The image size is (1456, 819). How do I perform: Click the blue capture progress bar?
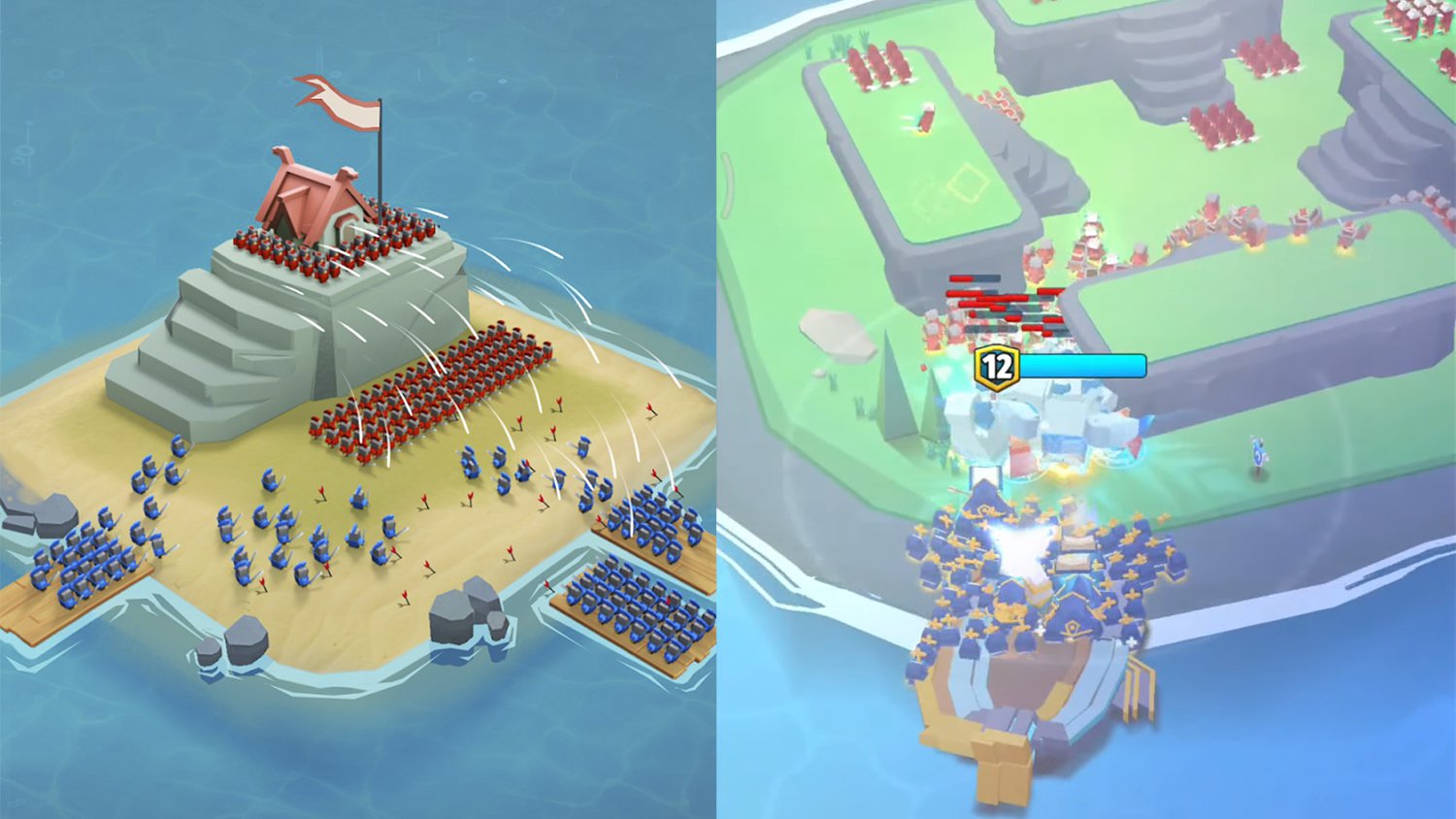[1082, 367]
